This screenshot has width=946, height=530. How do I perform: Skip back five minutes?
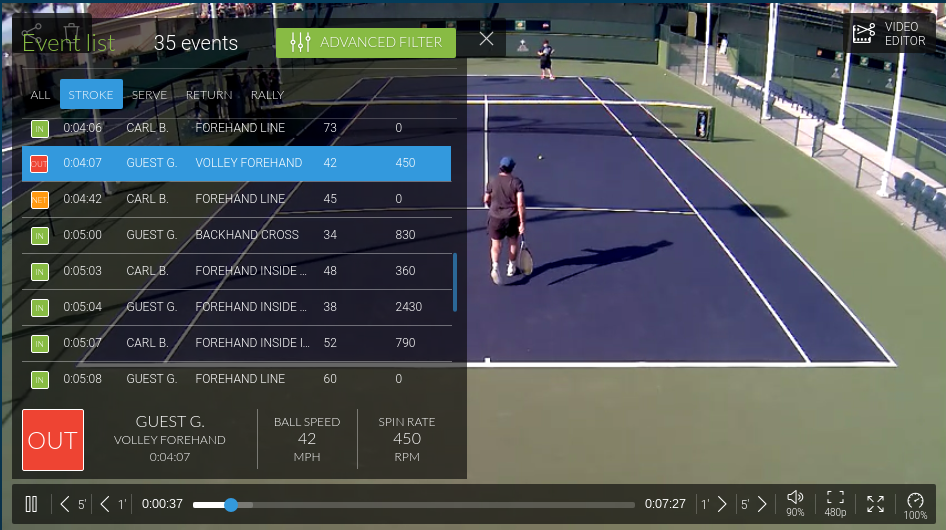coord(72,504)
